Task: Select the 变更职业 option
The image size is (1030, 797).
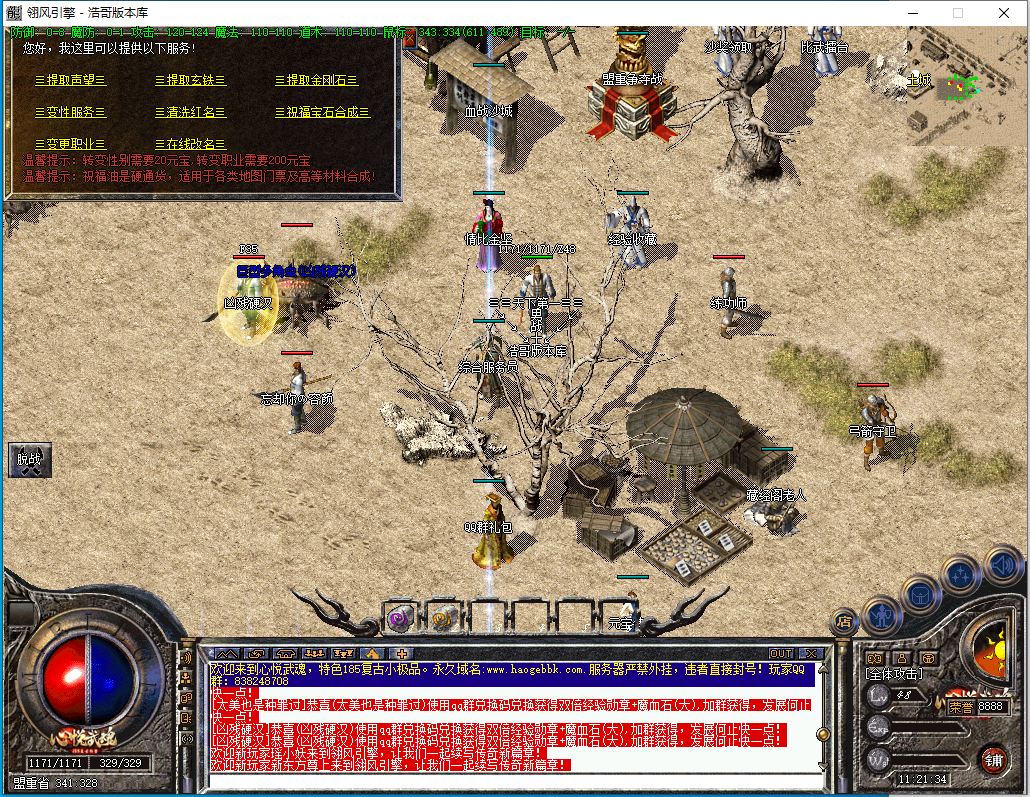Action: [x=70, y=144]
